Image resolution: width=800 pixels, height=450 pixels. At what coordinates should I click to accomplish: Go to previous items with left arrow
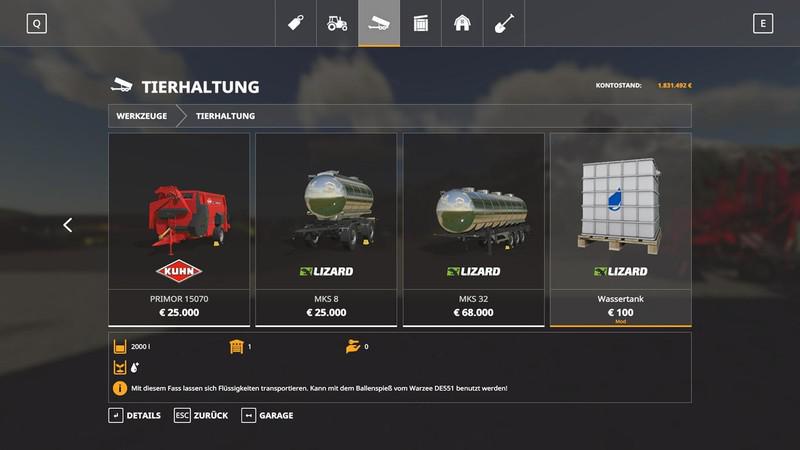coord(68,225)
